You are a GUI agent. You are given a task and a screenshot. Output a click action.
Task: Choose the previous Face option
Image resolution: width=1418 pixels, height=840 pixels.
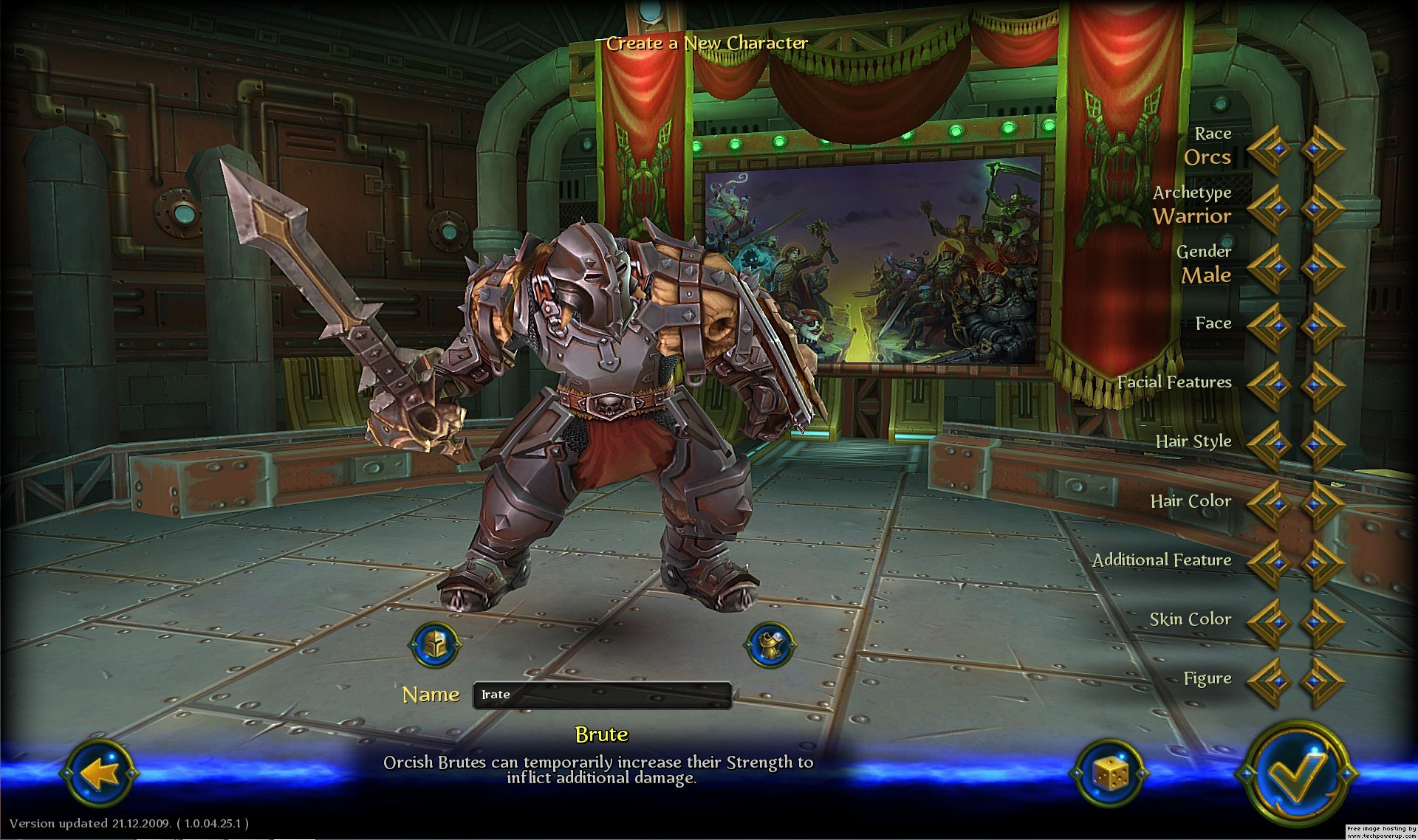point(1270,327)
